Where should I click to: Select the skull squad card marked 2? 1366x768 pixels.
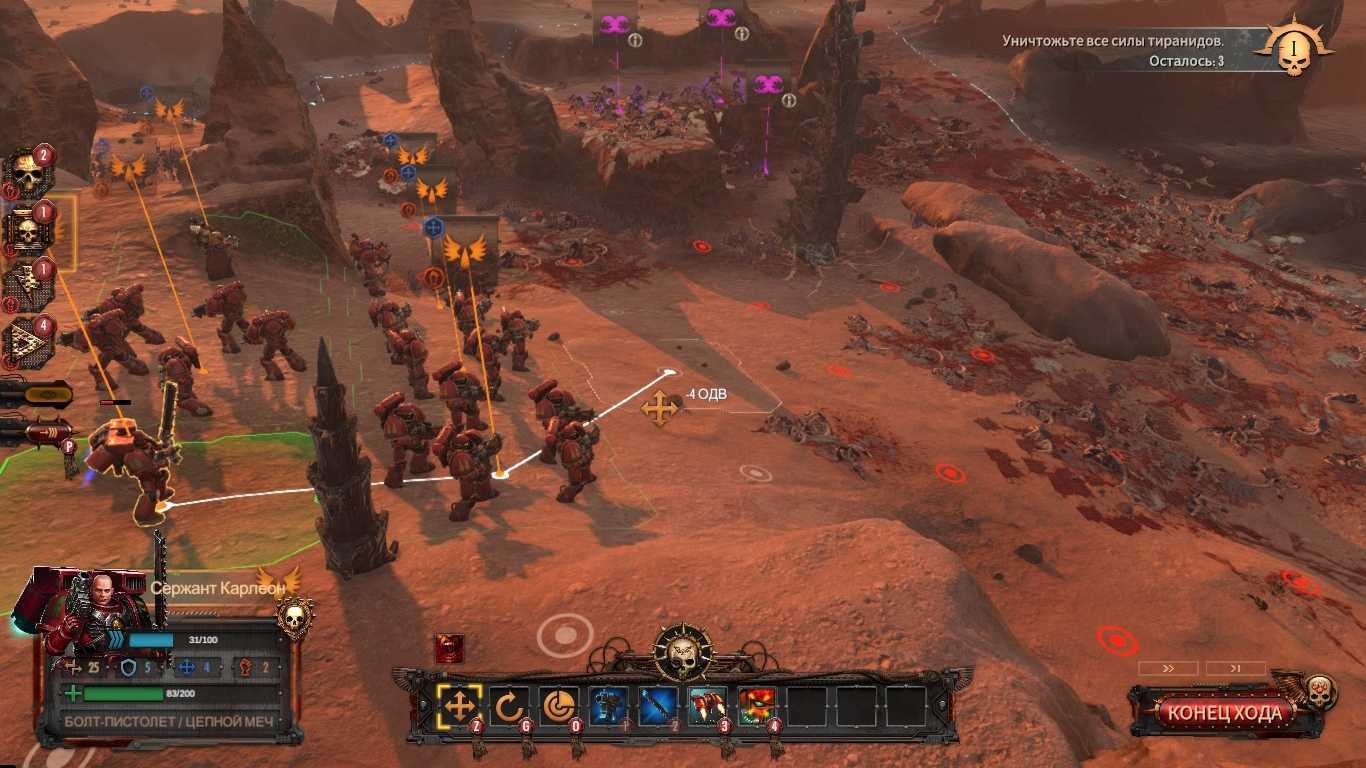[28, 174]
